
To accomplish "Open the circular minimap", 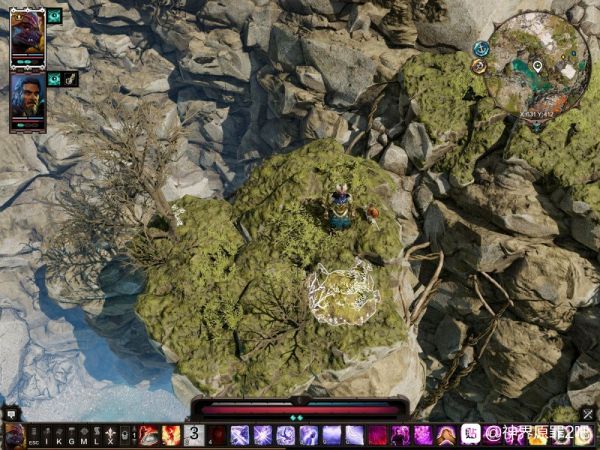I will click(539, 66).
